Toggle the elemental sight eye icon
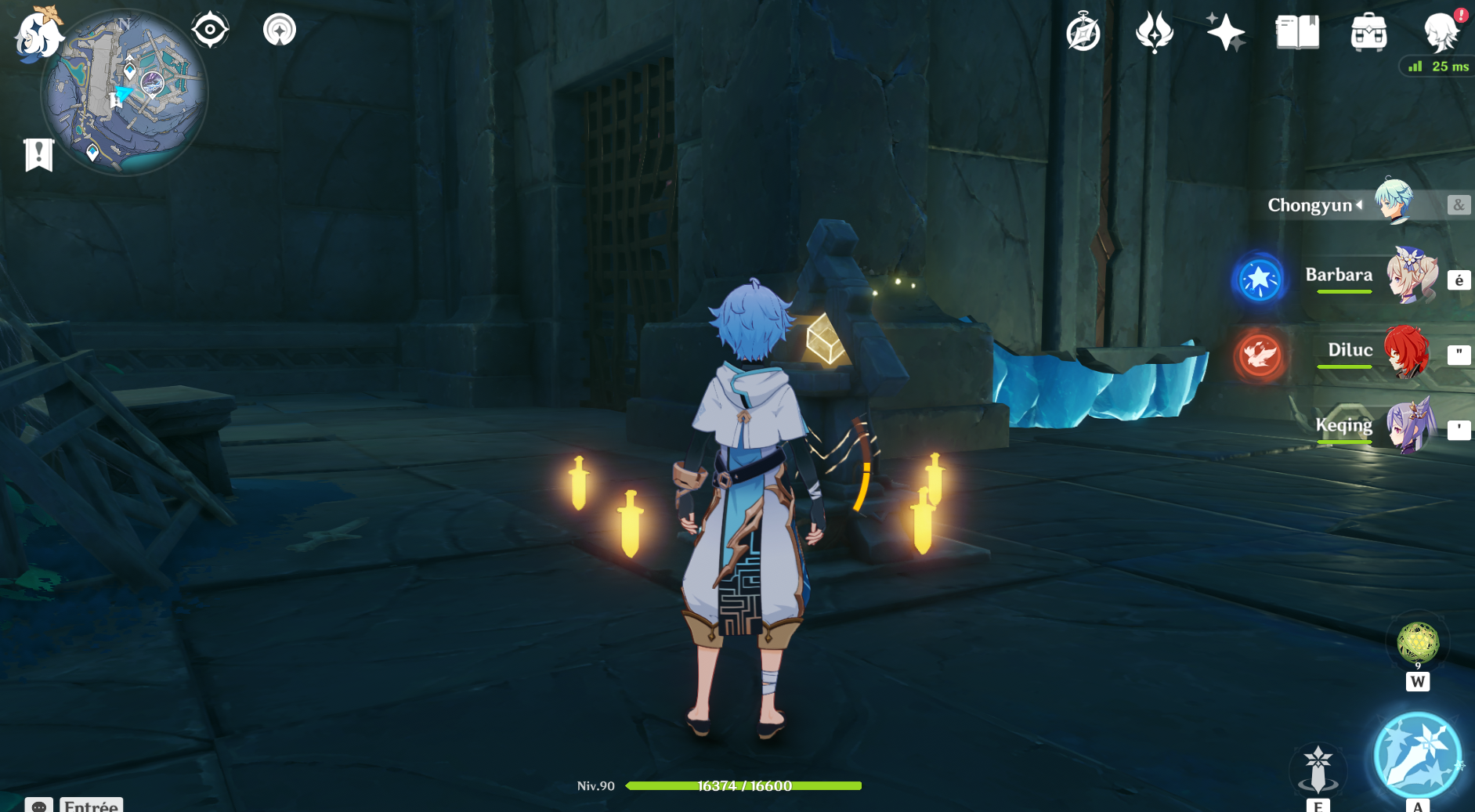1475x812 pixels. [210, 31]
